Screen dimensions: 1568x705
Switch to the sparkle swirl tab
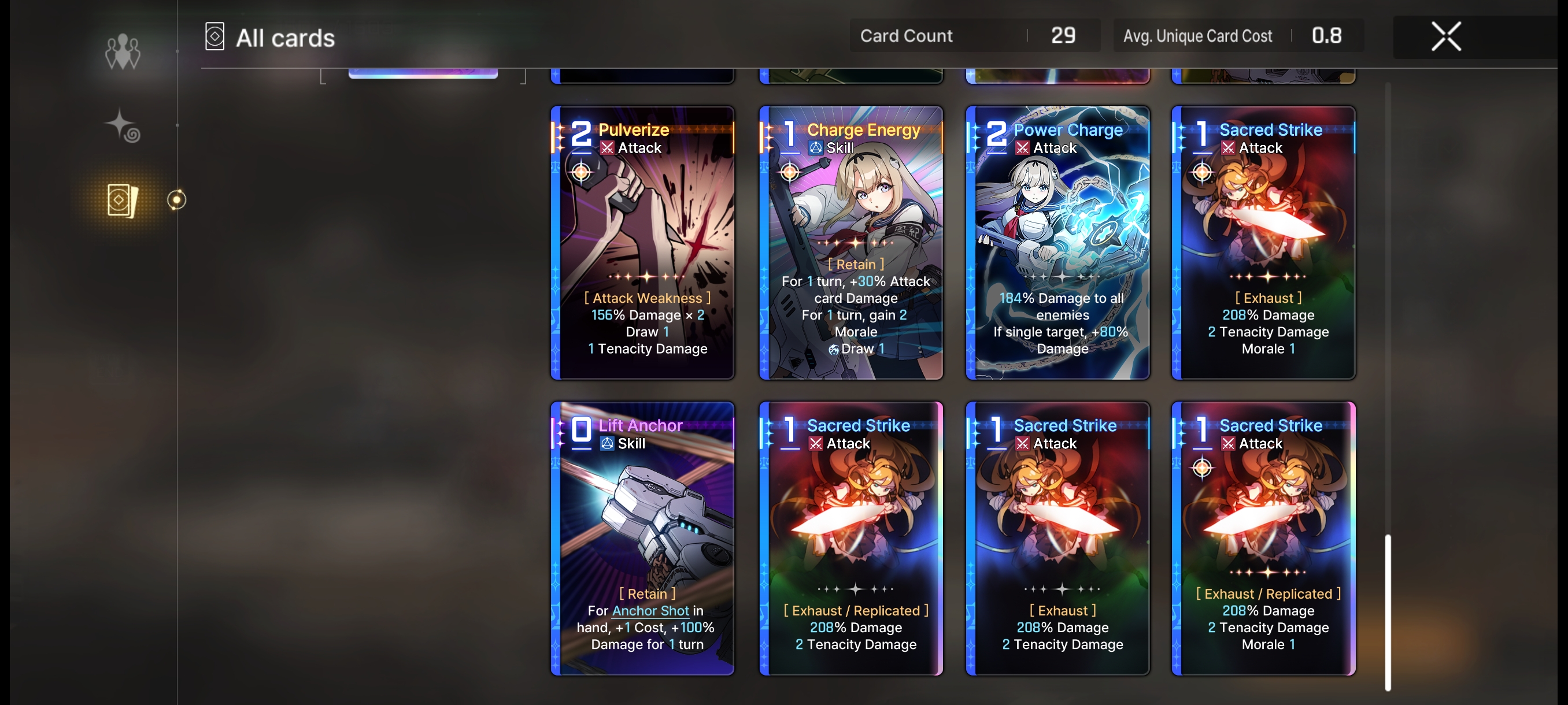(x=123, y=126)
